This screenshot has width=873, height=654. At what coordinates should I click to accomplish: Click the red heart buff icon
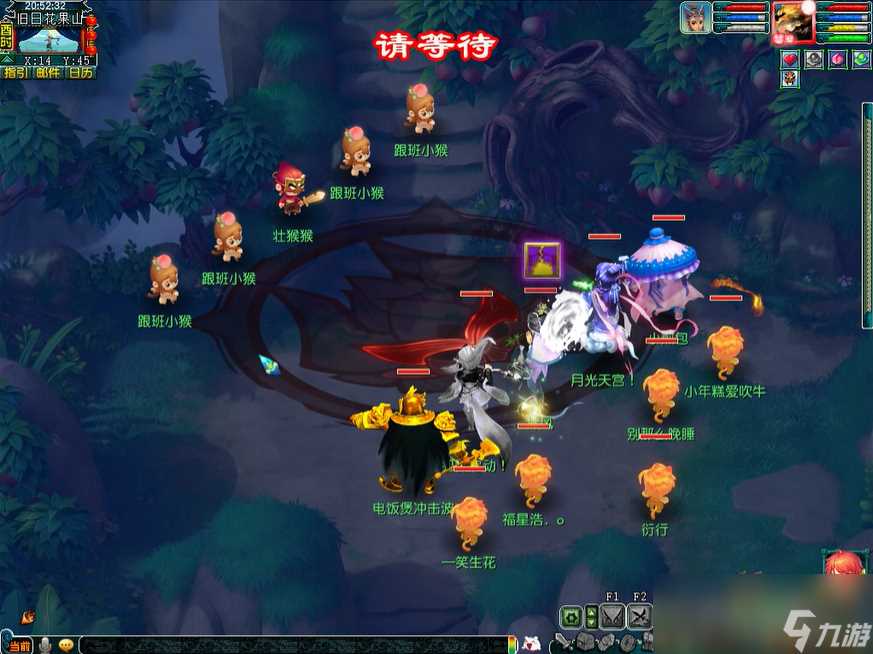click(x=790, y=60)
